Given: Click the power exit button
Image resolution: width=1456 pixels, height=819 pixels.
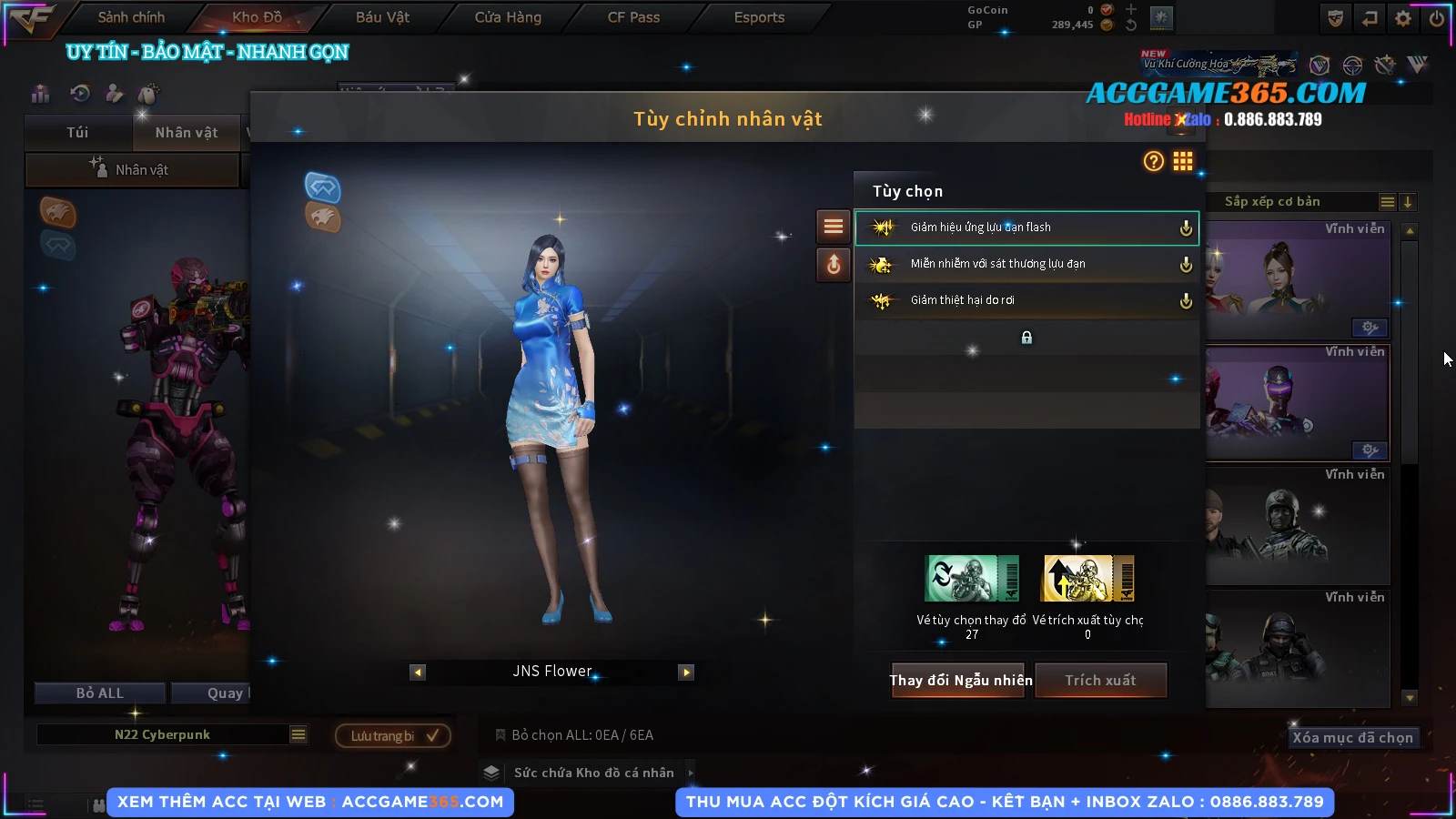Looking at the screenshot, I should pyautogui.click(x=1437, y=18).
